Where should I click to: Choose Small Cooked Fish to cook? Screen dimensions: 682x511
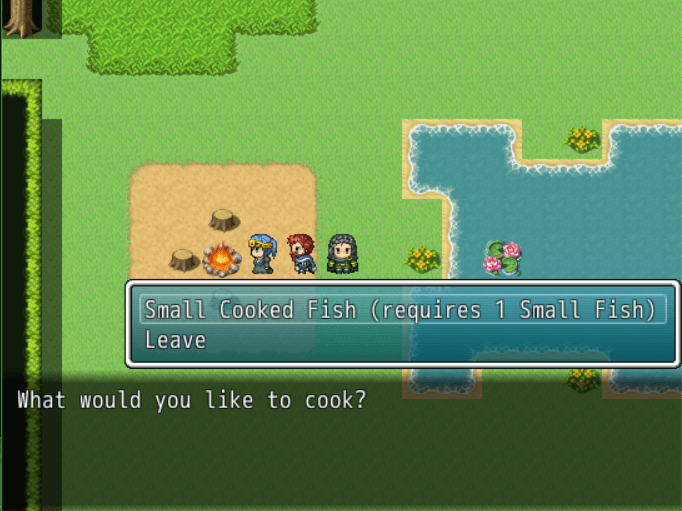point(401,310)
